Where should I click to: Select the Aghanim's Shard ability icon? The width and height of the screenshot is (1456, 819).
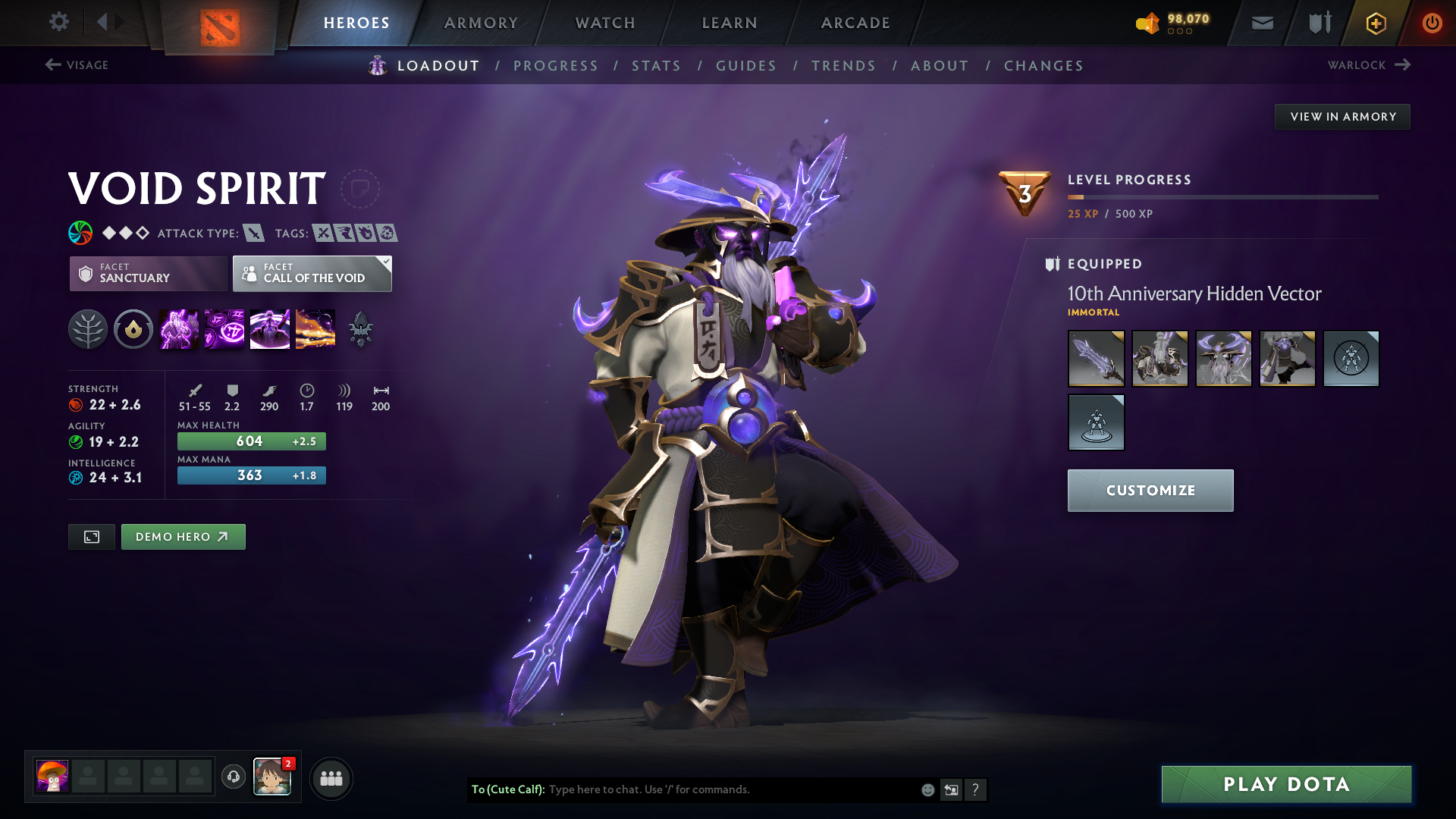[361, 328]
